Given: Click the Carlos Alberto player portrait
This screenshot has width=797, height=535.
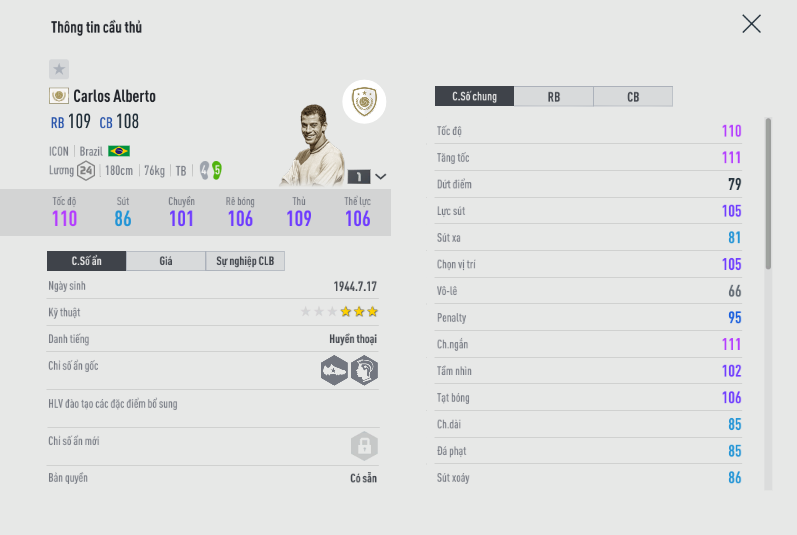Looking at the screenshot, I should 311,145.
